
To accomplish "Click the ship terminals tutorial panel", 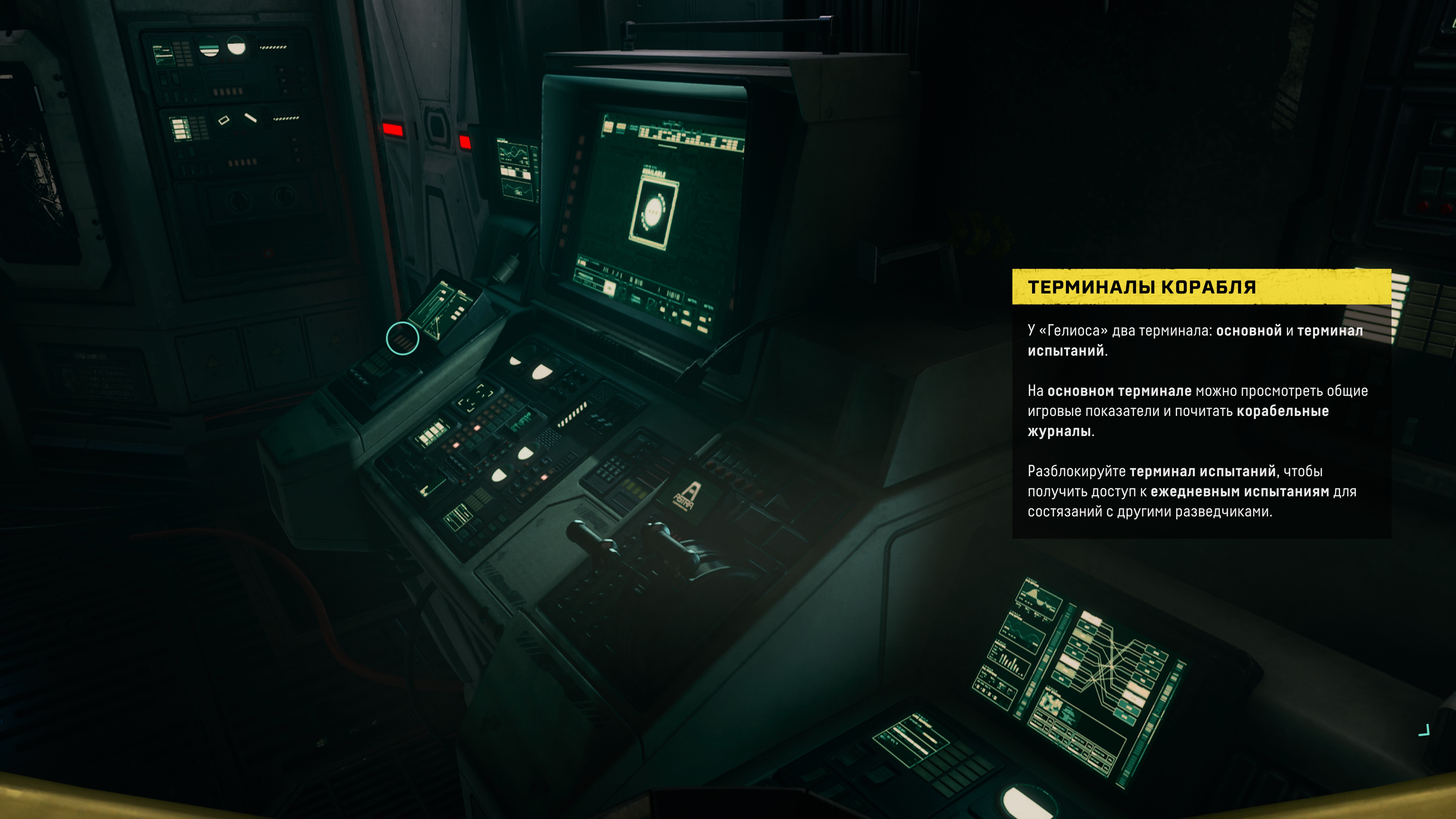I will click(1201, 403).
